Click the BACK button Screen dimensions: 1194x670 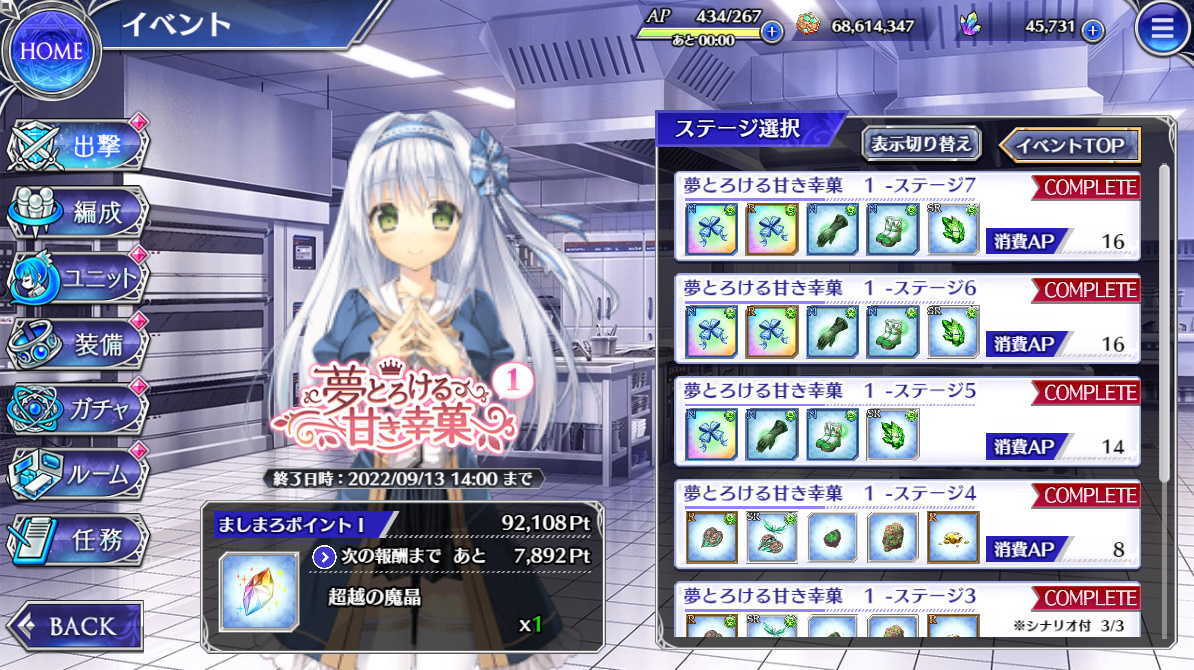click(x=74, y=626)
